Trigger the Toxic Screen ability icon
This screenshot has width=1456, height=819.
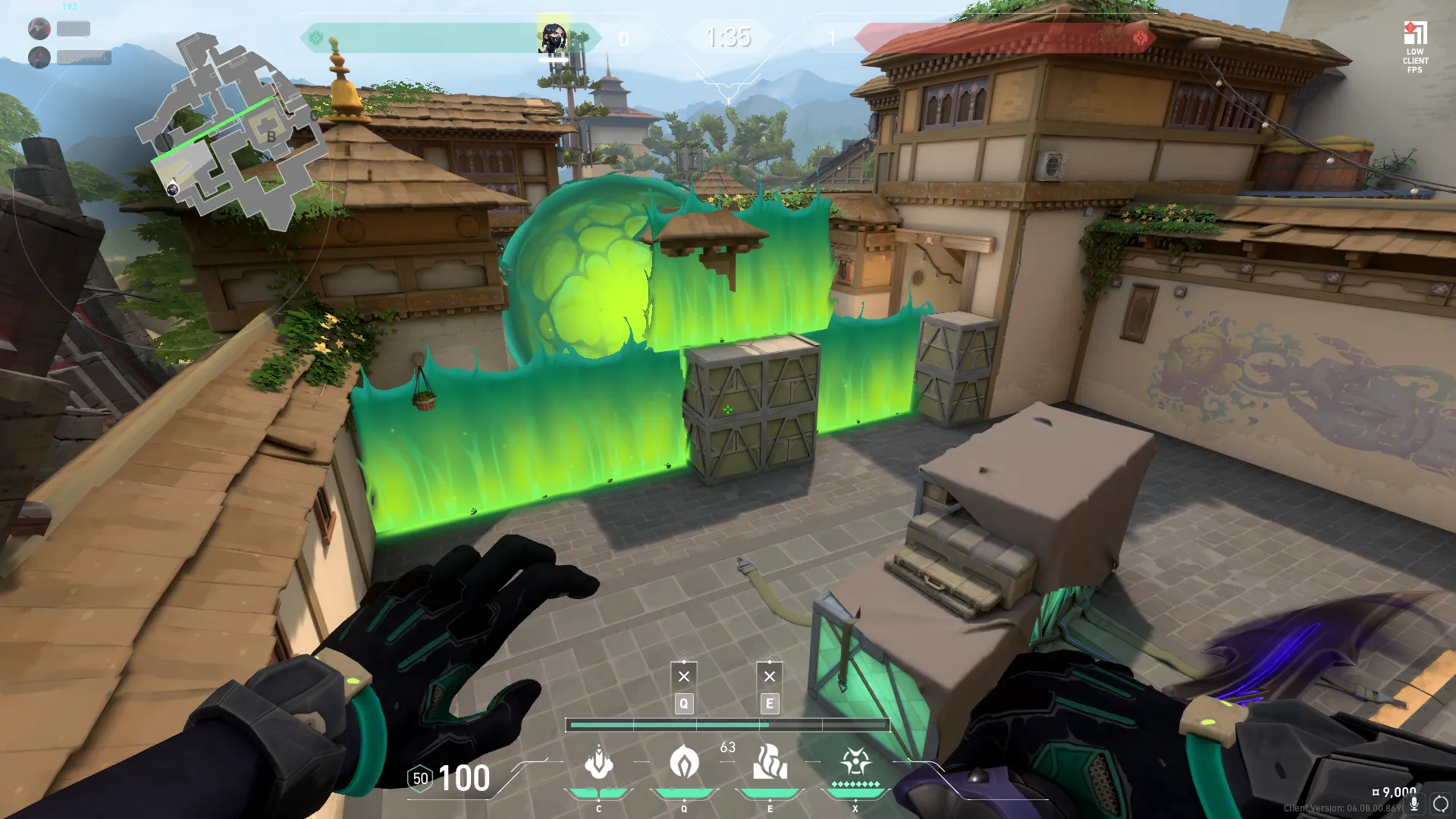point(770,762)
